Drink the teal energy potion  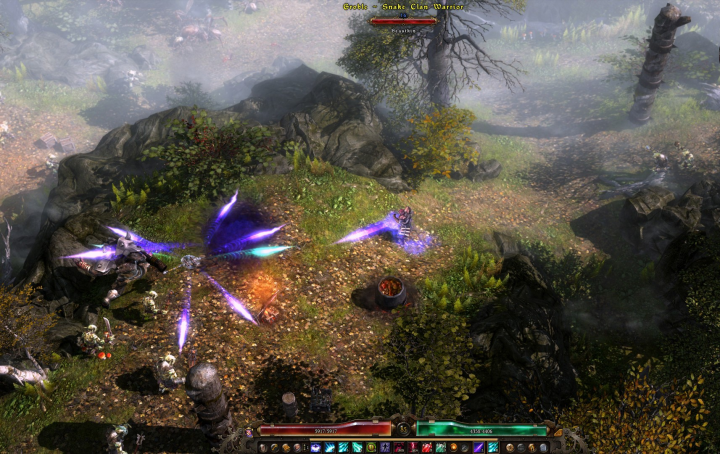coord(440,447)
